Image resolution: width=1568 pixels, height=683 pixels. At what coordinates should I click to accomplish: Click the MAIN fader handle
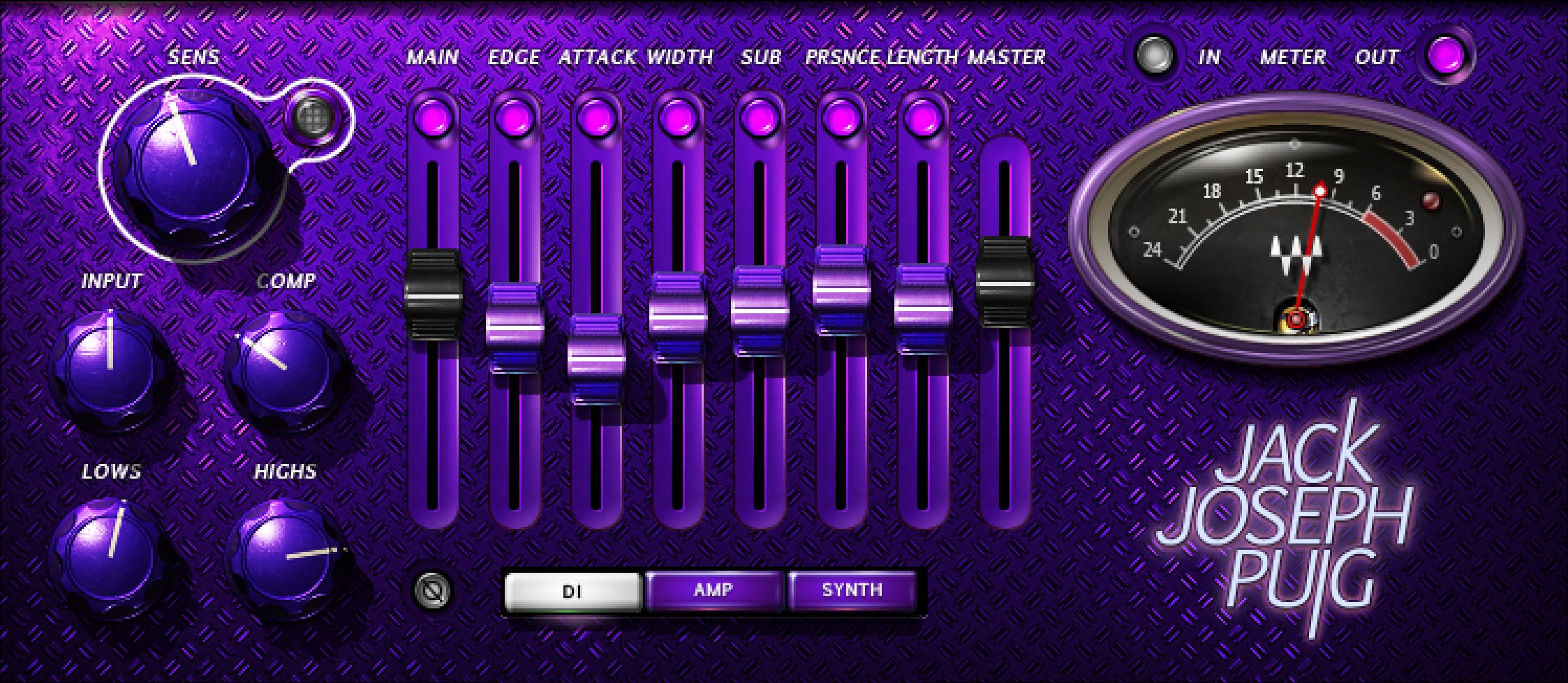coord(434,294)
